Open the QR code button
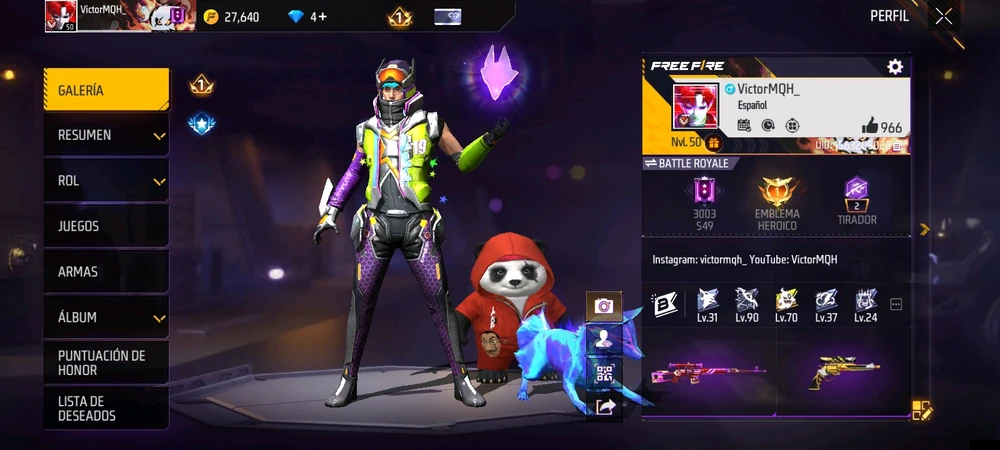The height and width of the screenshot is (450, 1000). click(x=604, y=374)
